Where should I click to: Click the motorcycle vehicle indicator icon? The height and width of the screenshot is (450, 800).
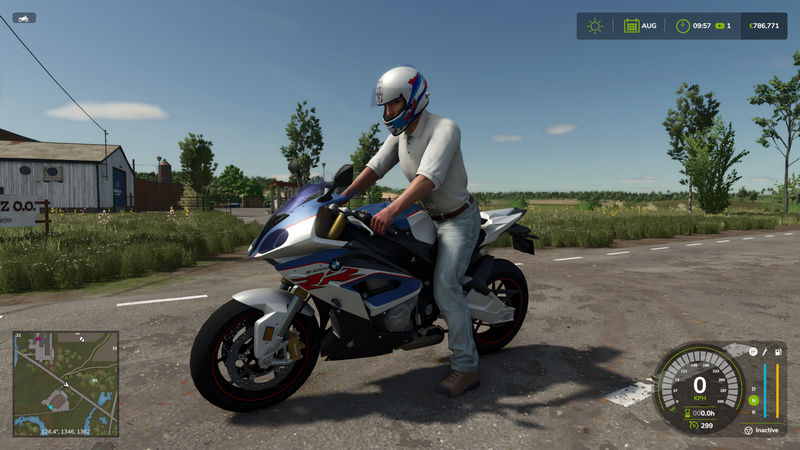24,17
